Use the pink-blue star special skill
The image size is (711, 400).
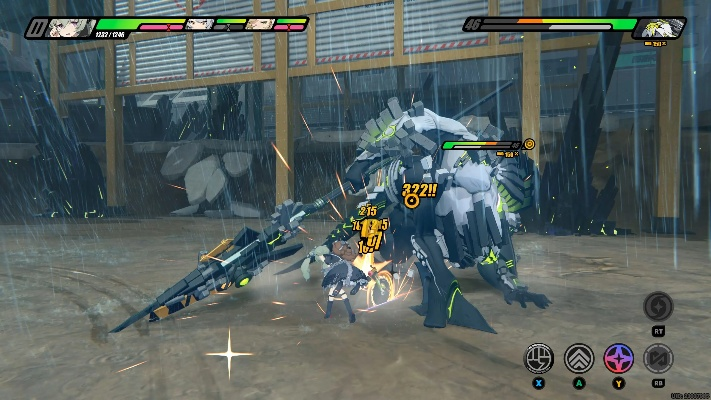(618, 357)
